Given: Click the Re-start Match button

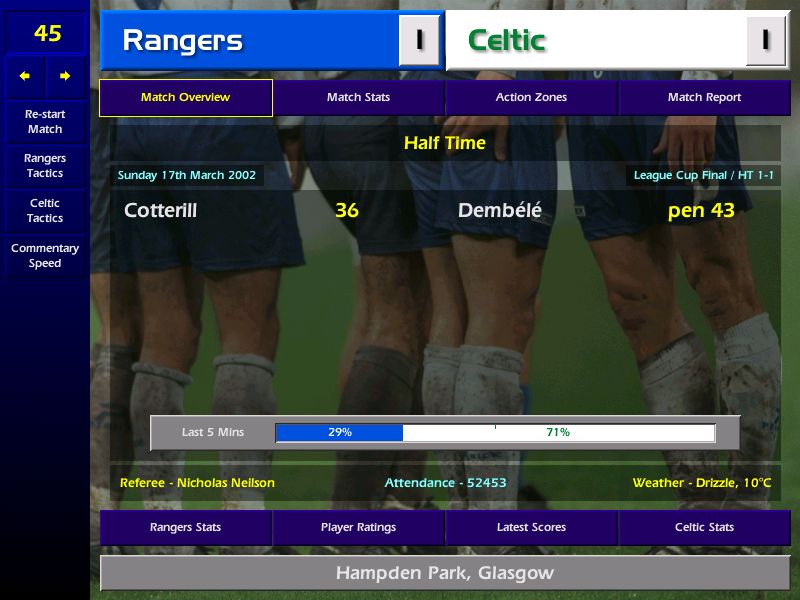Looking at the screenshot, I should click(x=45, y=121).
